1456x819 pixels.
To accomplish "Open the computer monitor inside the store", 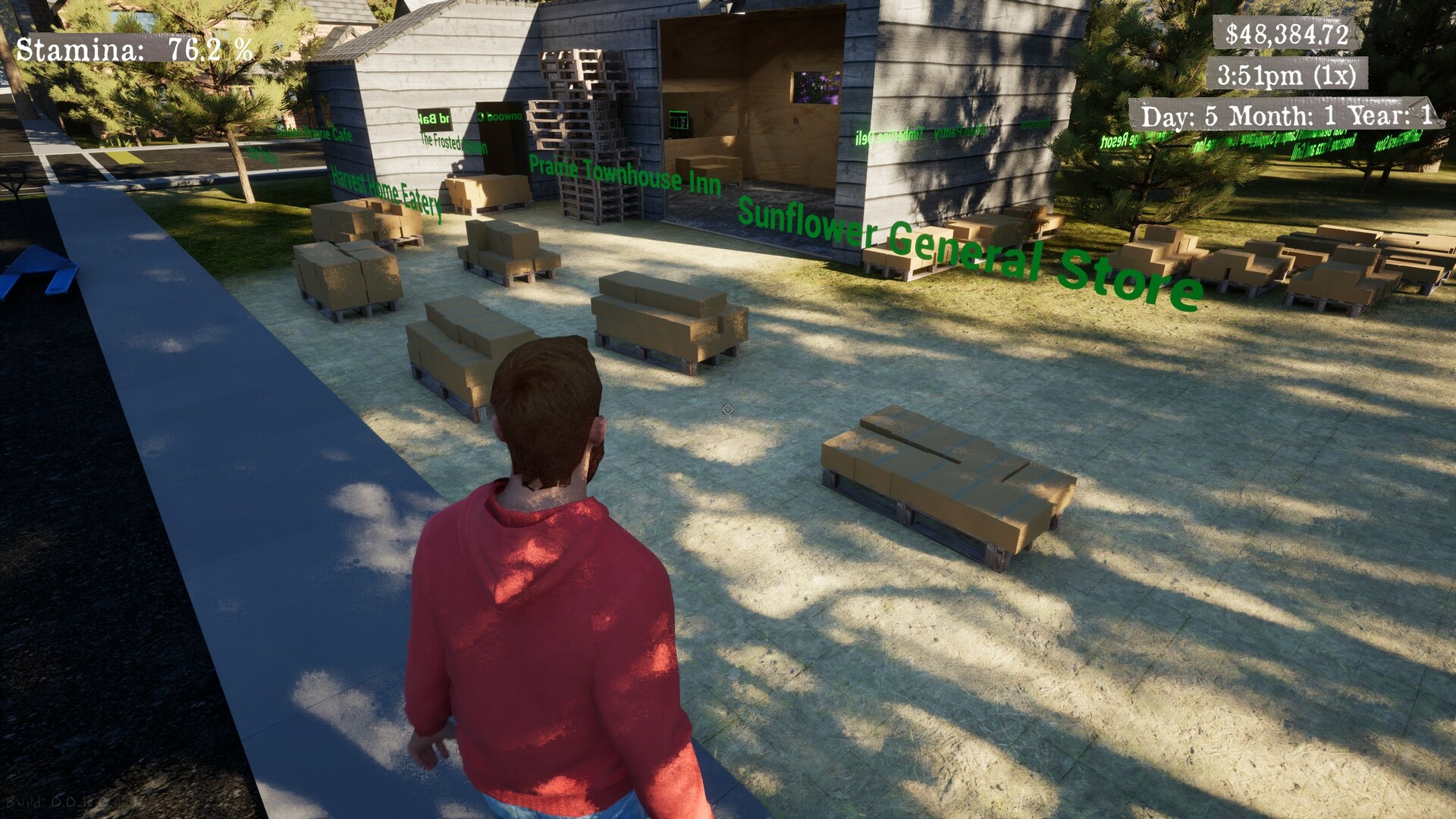I will [x=681, y=118].
